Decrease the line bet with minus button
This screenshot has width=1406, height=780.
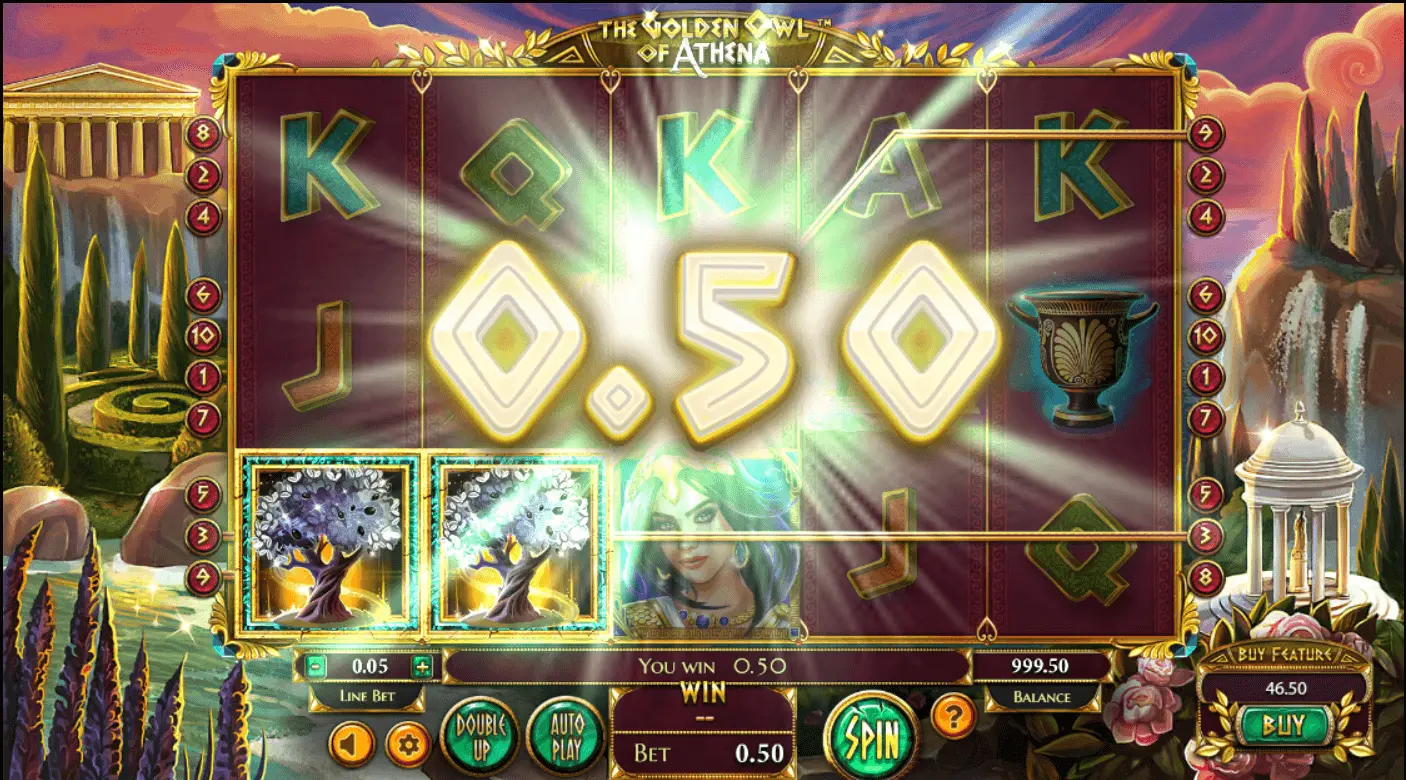tap(316, 666)
